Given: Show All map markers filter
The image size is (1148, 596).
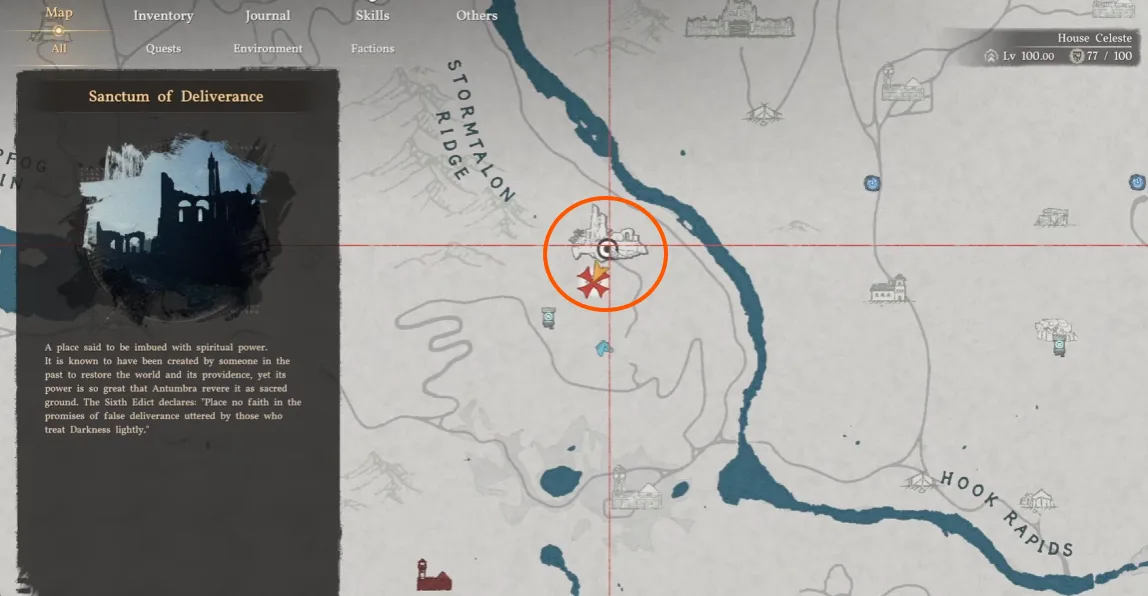Looking at the screenshot, I should pos(59,48).
